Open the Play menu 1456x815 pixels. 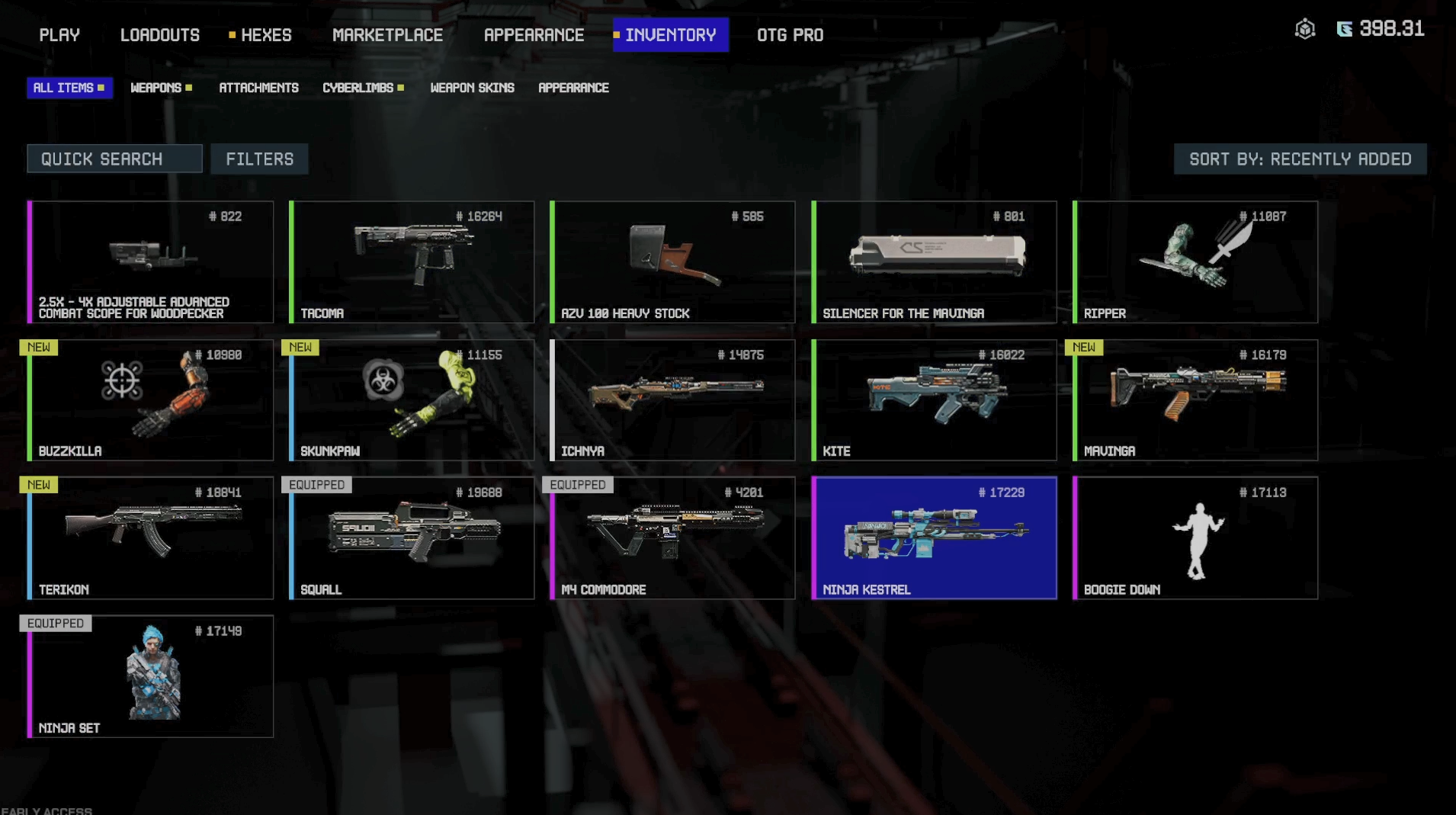tap(59, 35)
